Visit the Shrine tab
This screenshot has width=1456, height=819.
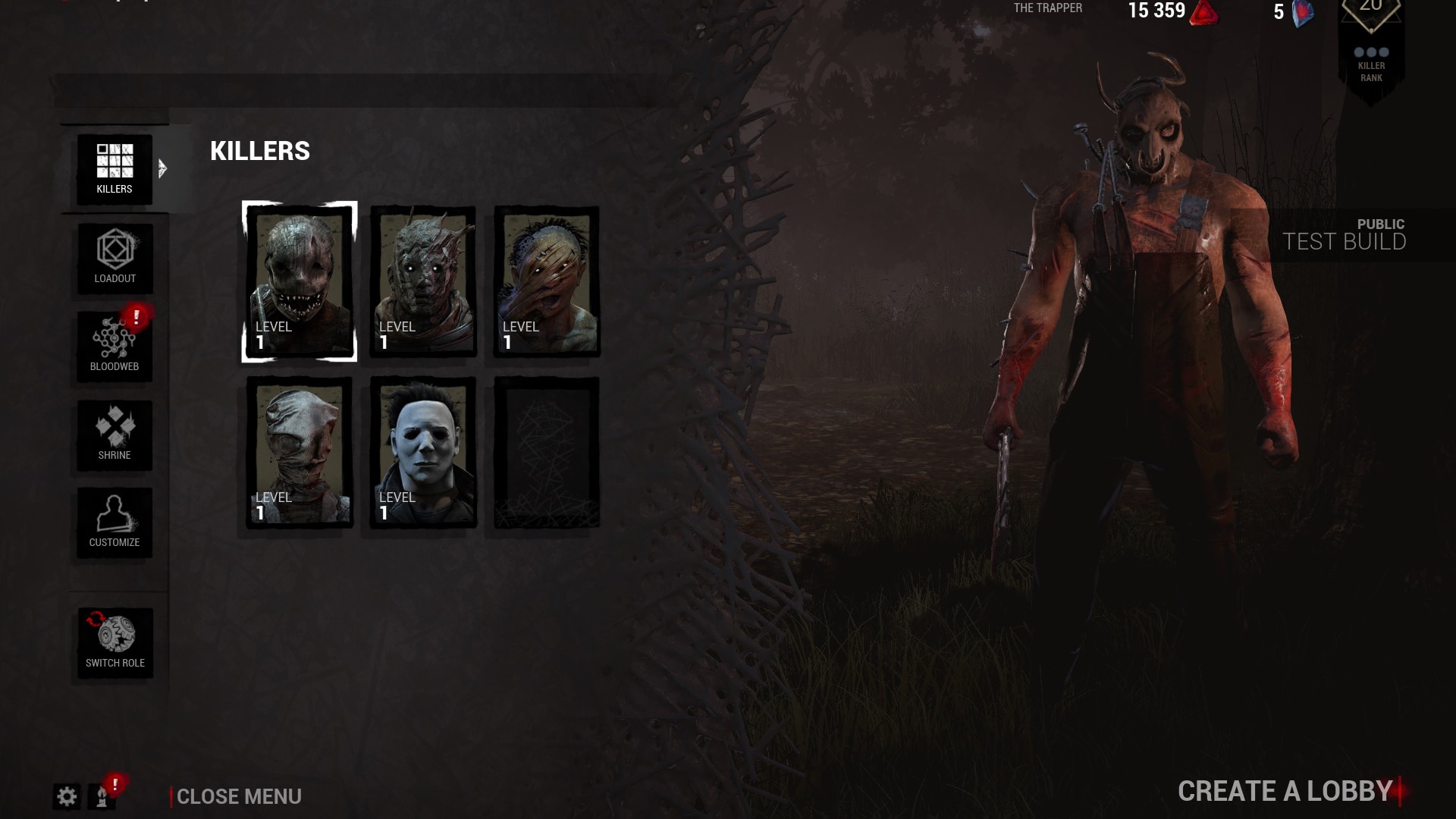115,435
